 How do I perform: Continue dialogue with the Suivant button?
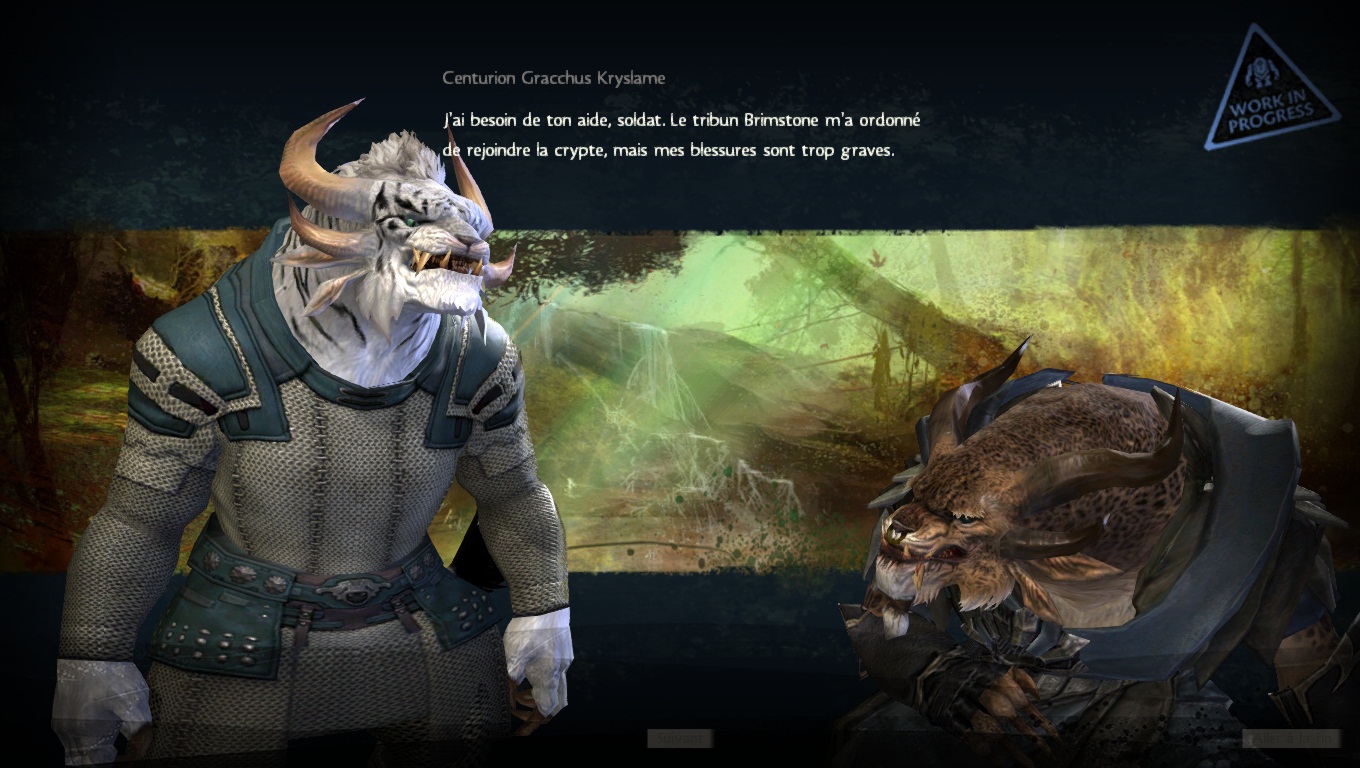tap(679, 739)
